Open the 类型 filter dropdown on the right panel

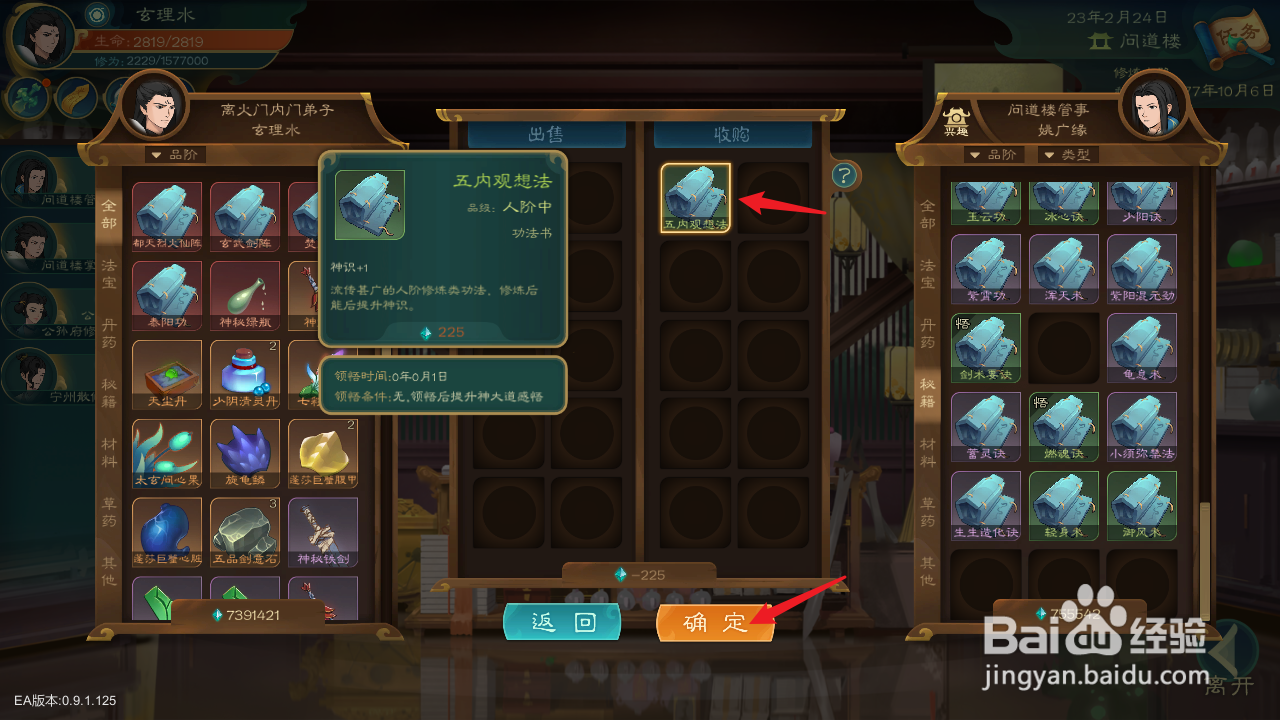click(1070, 154)
